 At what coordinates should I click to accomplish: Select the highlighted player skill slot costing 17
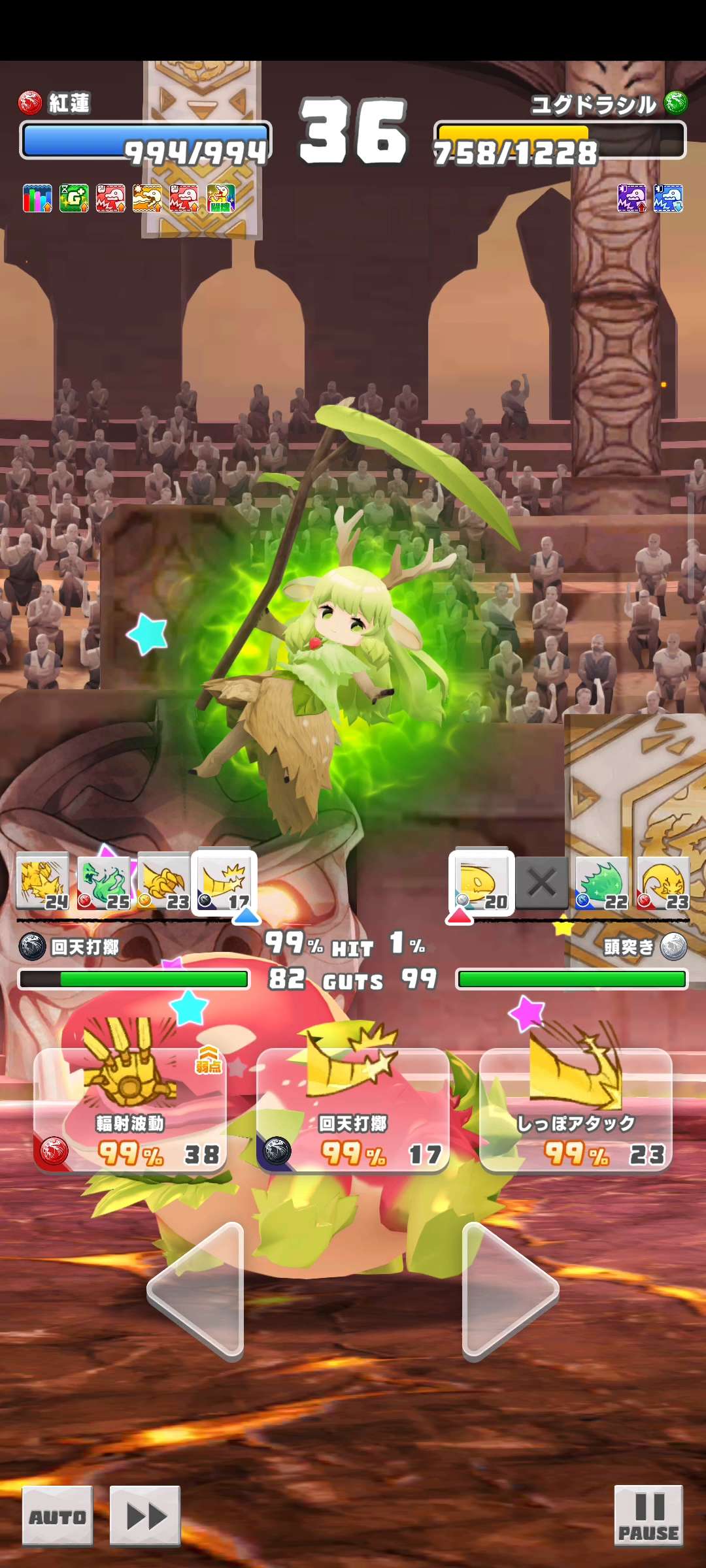224,883
